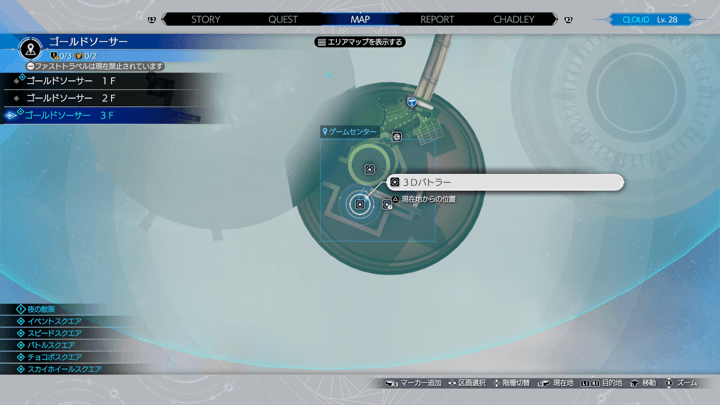This screenshot has height=405, width=720.
Task: Select the blue shield marker on the bridge
Action: click(412, 102)
